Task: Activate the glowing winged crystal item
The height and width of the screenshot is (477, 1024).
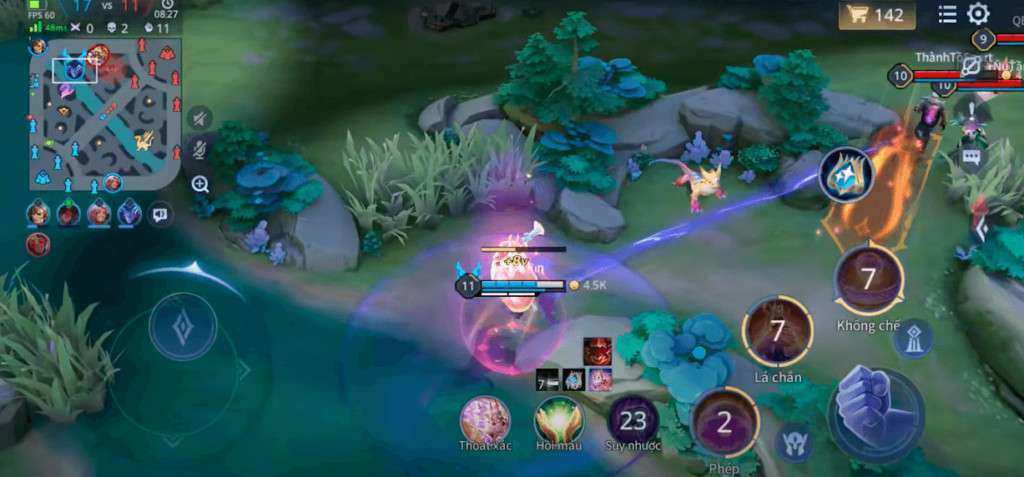Action: click(x=847, y=174)
